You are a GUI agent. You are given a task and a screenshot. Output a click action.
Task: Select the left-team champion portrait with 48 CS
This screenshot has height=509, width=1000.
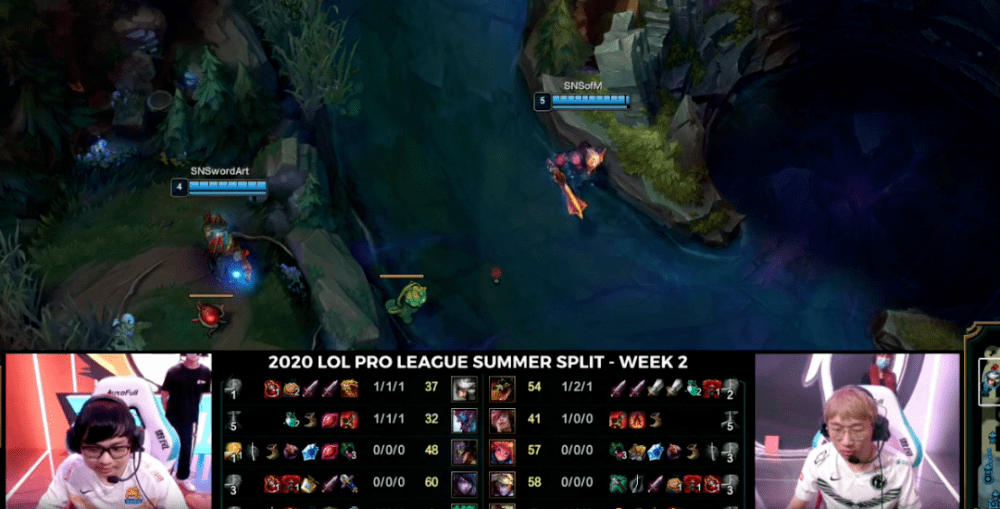tap(464, 452)
